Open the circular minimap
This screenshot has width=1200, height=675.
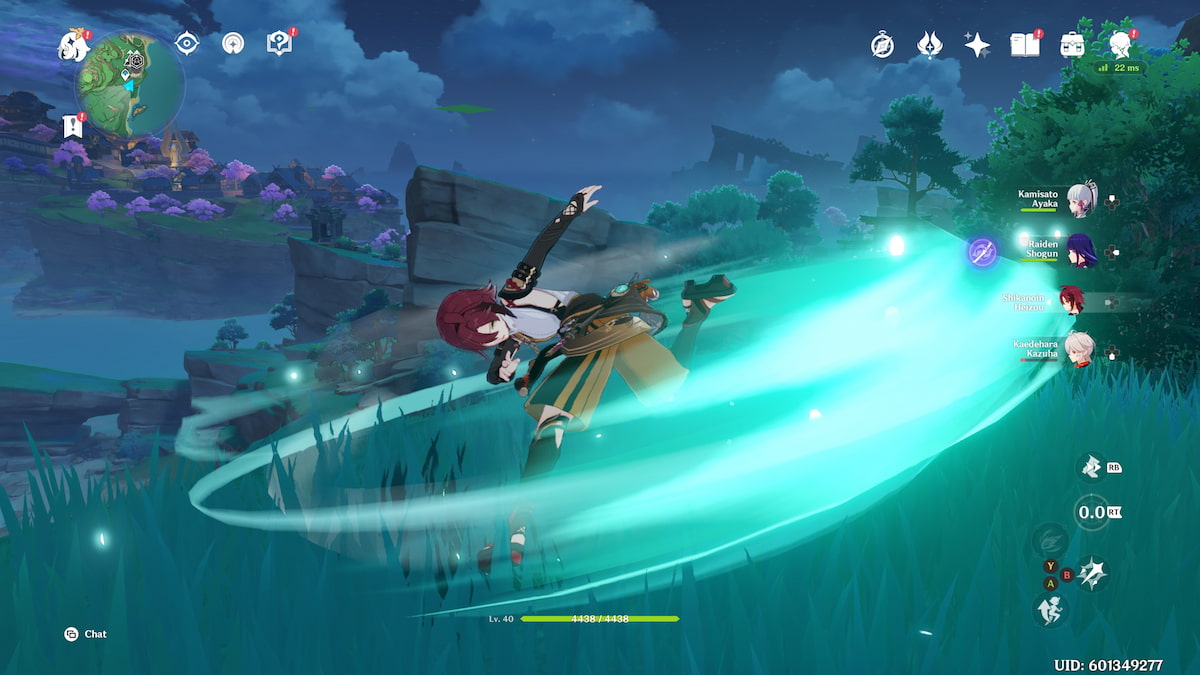tap(131, 83)
